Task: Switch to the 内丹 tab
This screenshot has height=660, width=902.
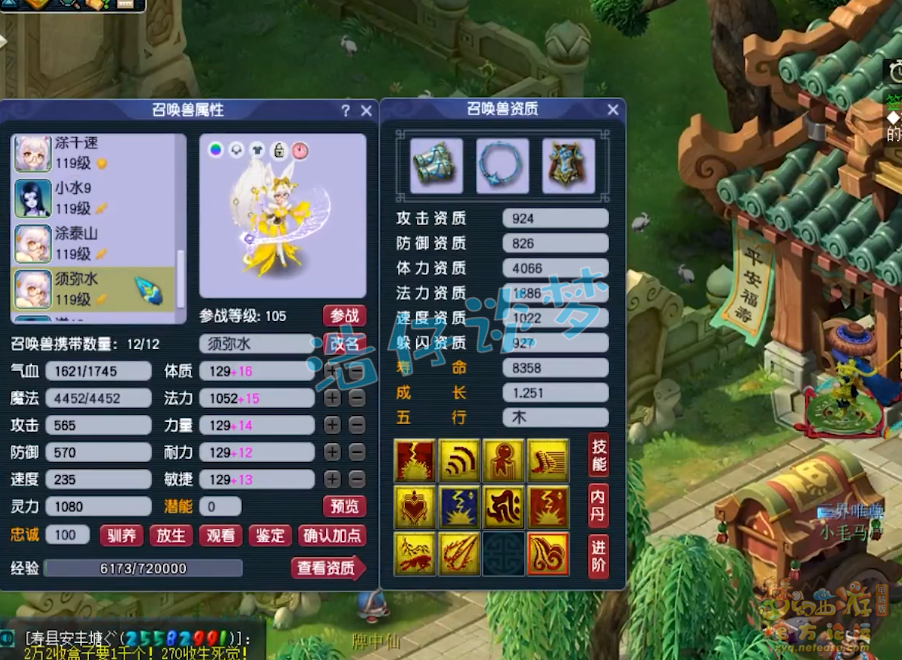Action: (599, 503)
